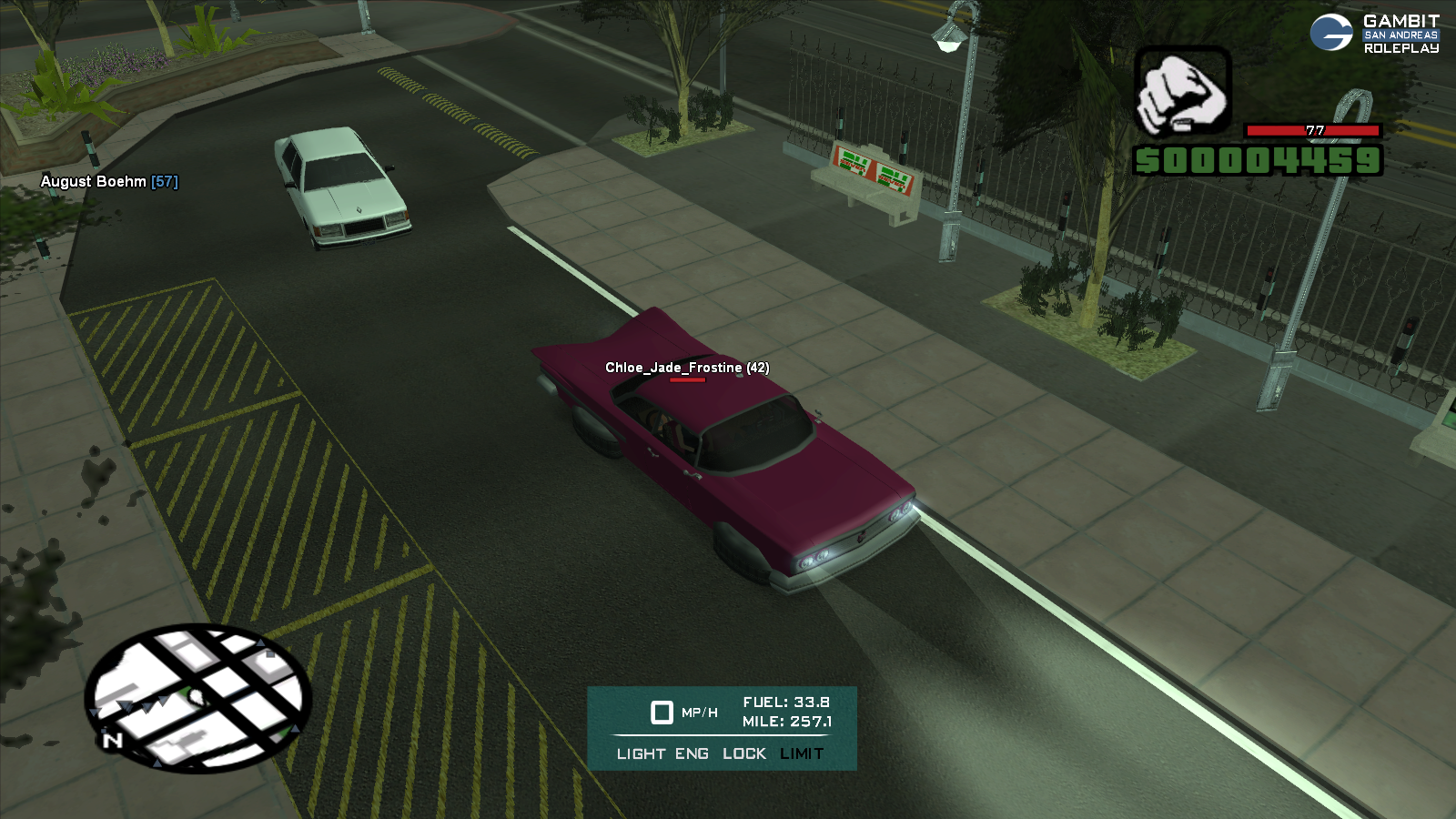Select the August Boehm player nametag
This screenshot has height=819, width=1456.
109,181
